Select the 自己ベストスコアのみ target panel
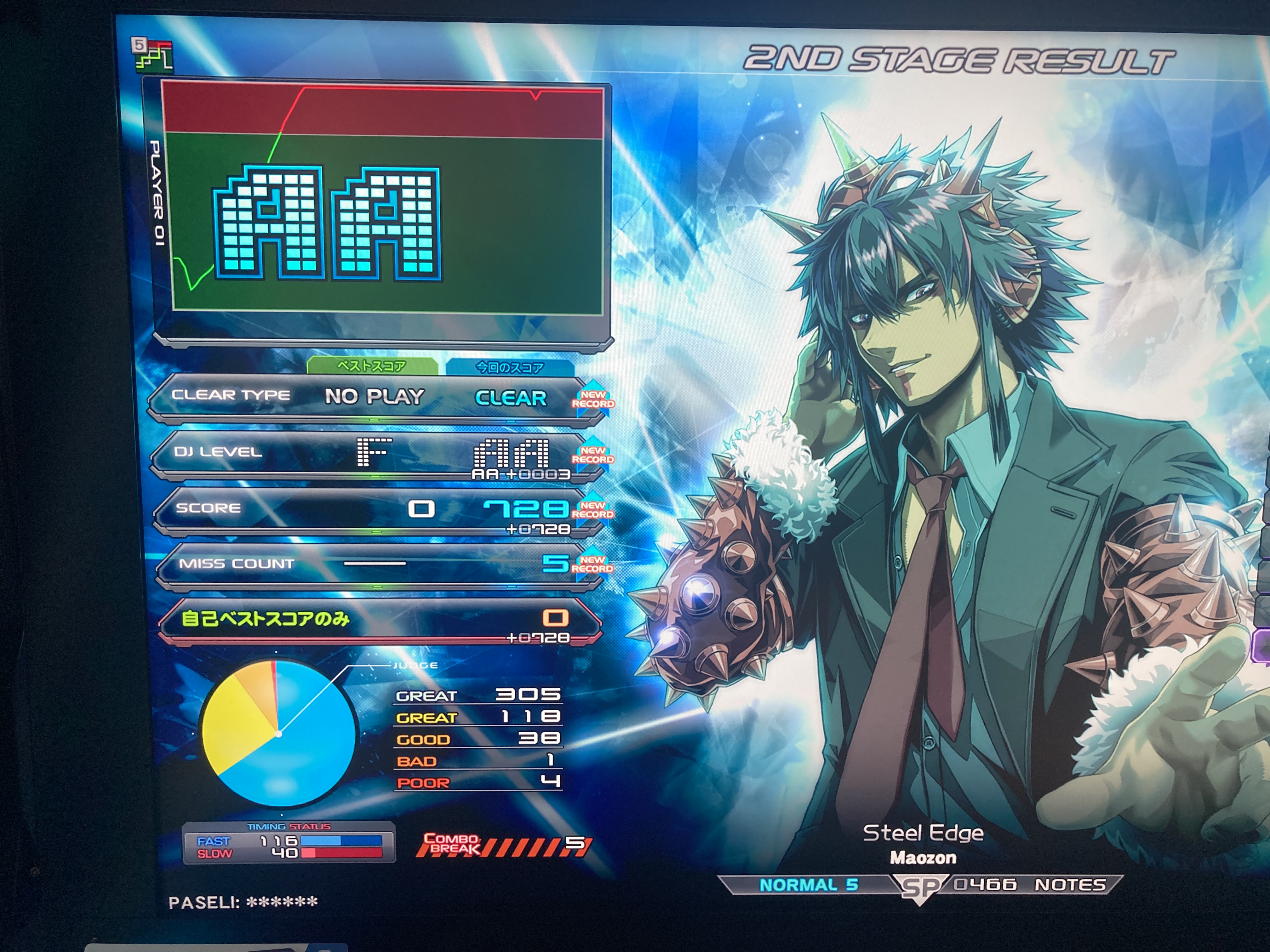This screenshot has width=1270, height=952. [x=379, y=620]
